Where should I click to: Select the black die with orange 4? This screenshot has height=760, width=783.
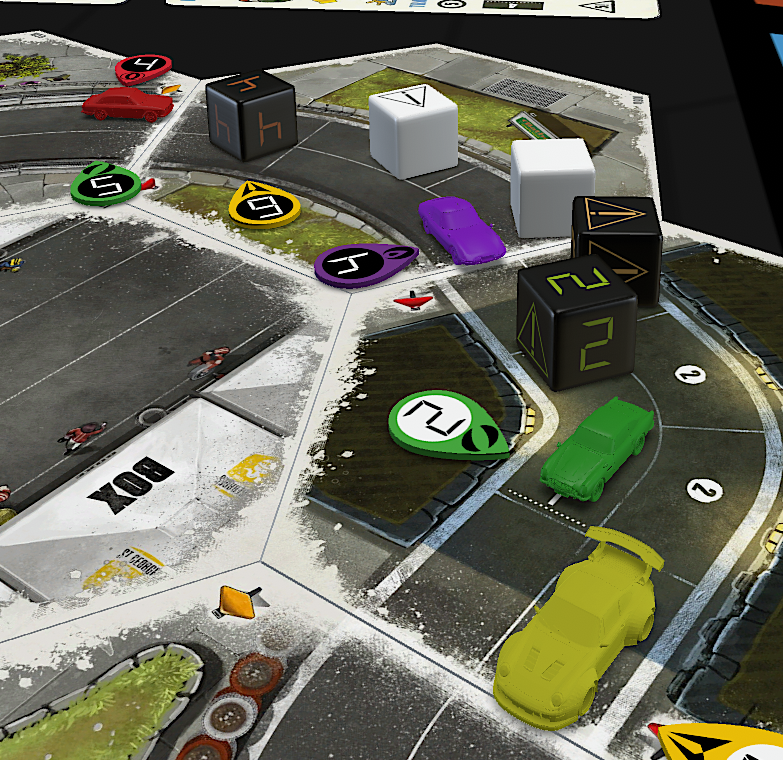click(x=251, y=116)
